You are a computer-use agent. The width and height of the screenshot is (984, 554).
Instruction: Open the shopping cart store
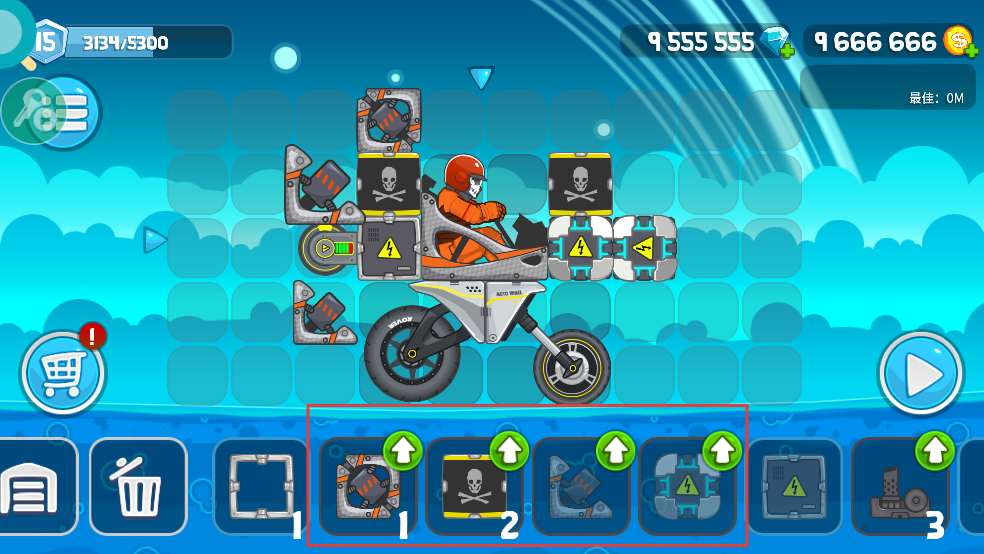pos(62,375)
